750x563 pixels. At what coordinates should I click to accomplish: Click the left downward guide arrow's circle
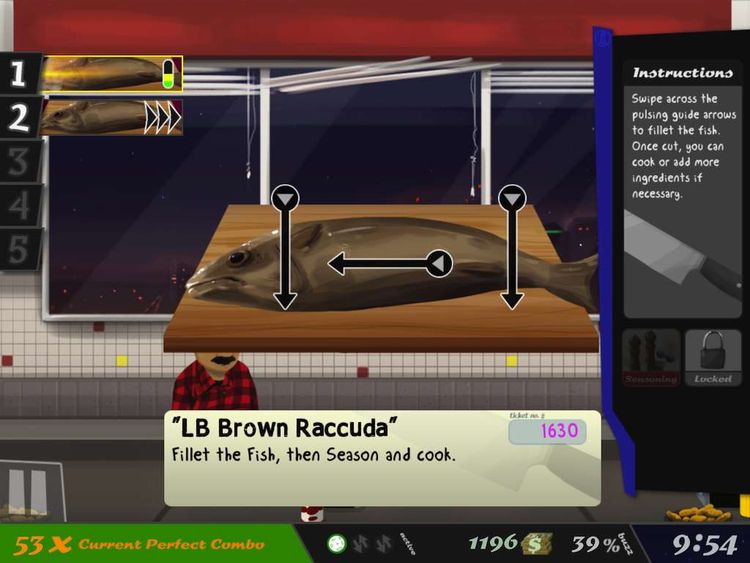[285, 198]
